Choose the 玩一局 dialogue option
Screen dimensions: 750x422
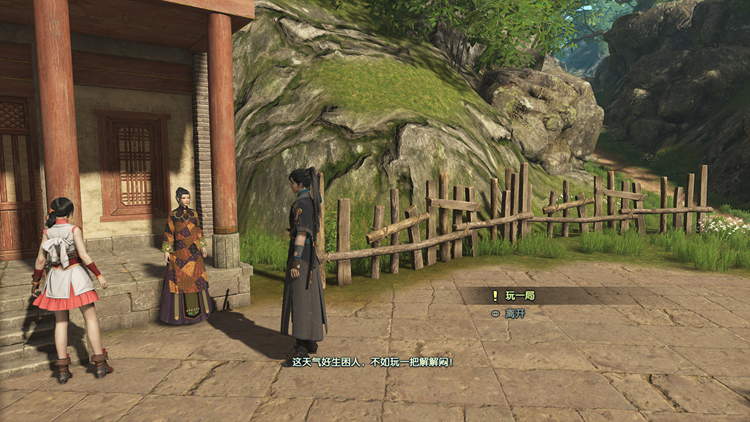pos(522,296)
